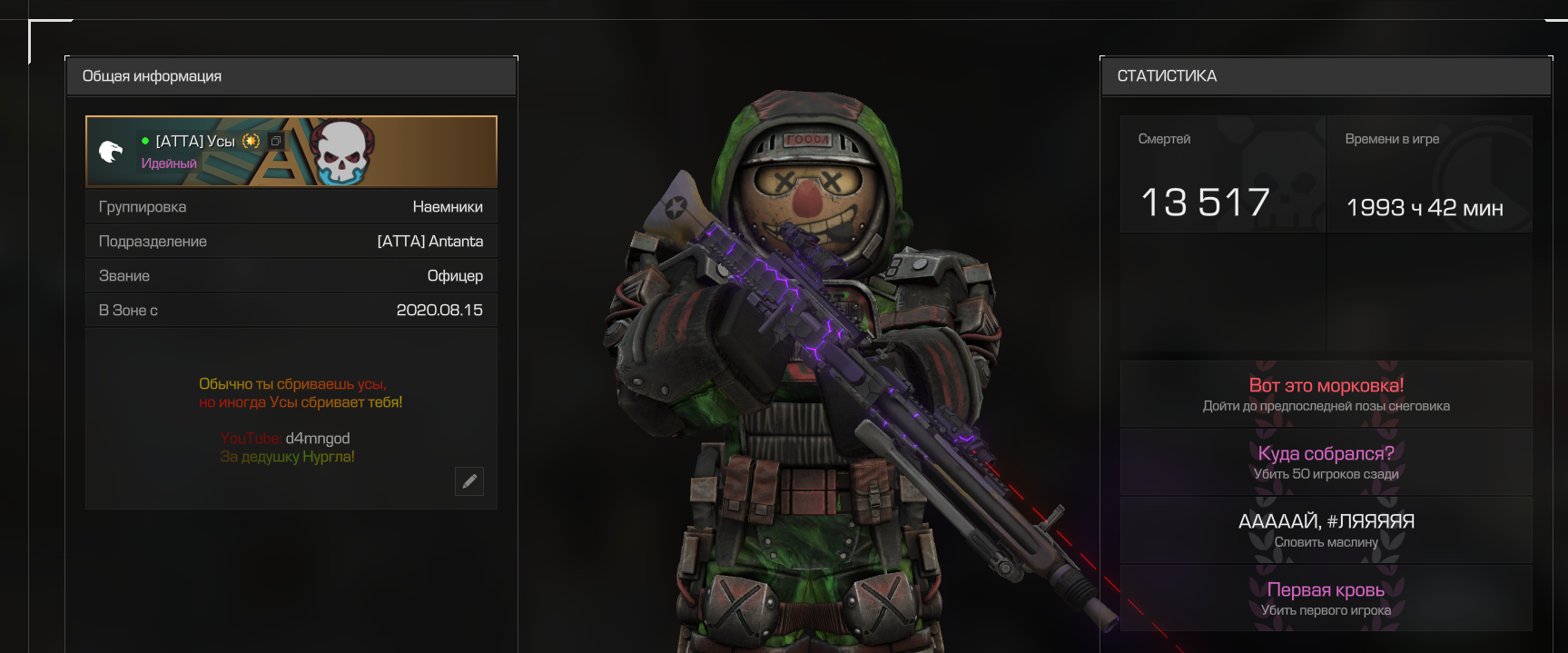Select the 'Куда собрался?' achievement row
The image size is (1568, 653).
click(x=1326, y=462)
